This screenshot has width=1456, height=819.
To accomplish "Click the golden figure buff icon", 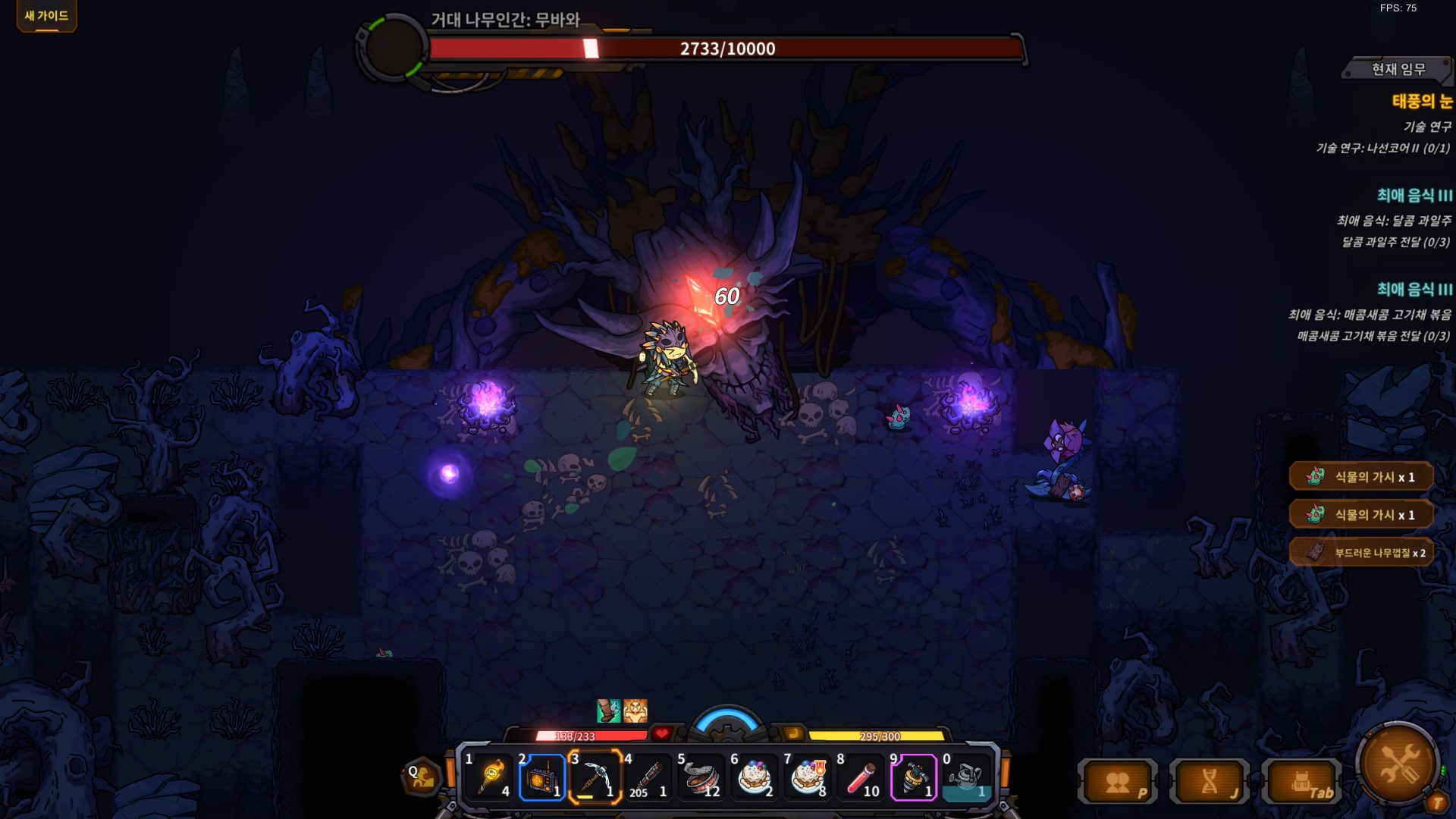I will [635, 711].
